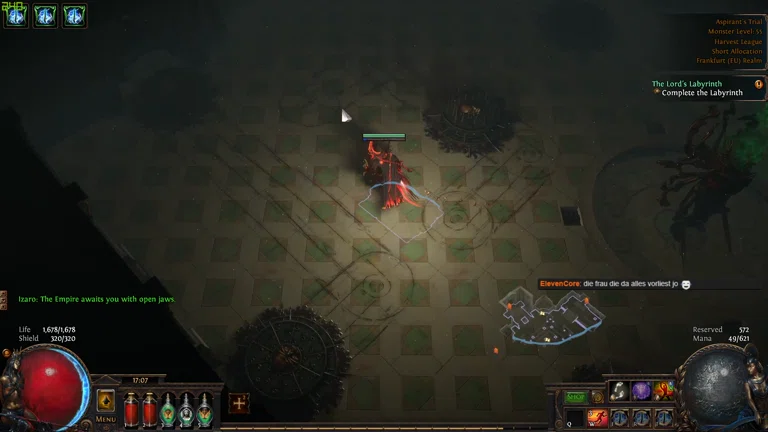Activate the purple orb skill
Viewport: 768px width, 432px height.
(x=641, y=391)
